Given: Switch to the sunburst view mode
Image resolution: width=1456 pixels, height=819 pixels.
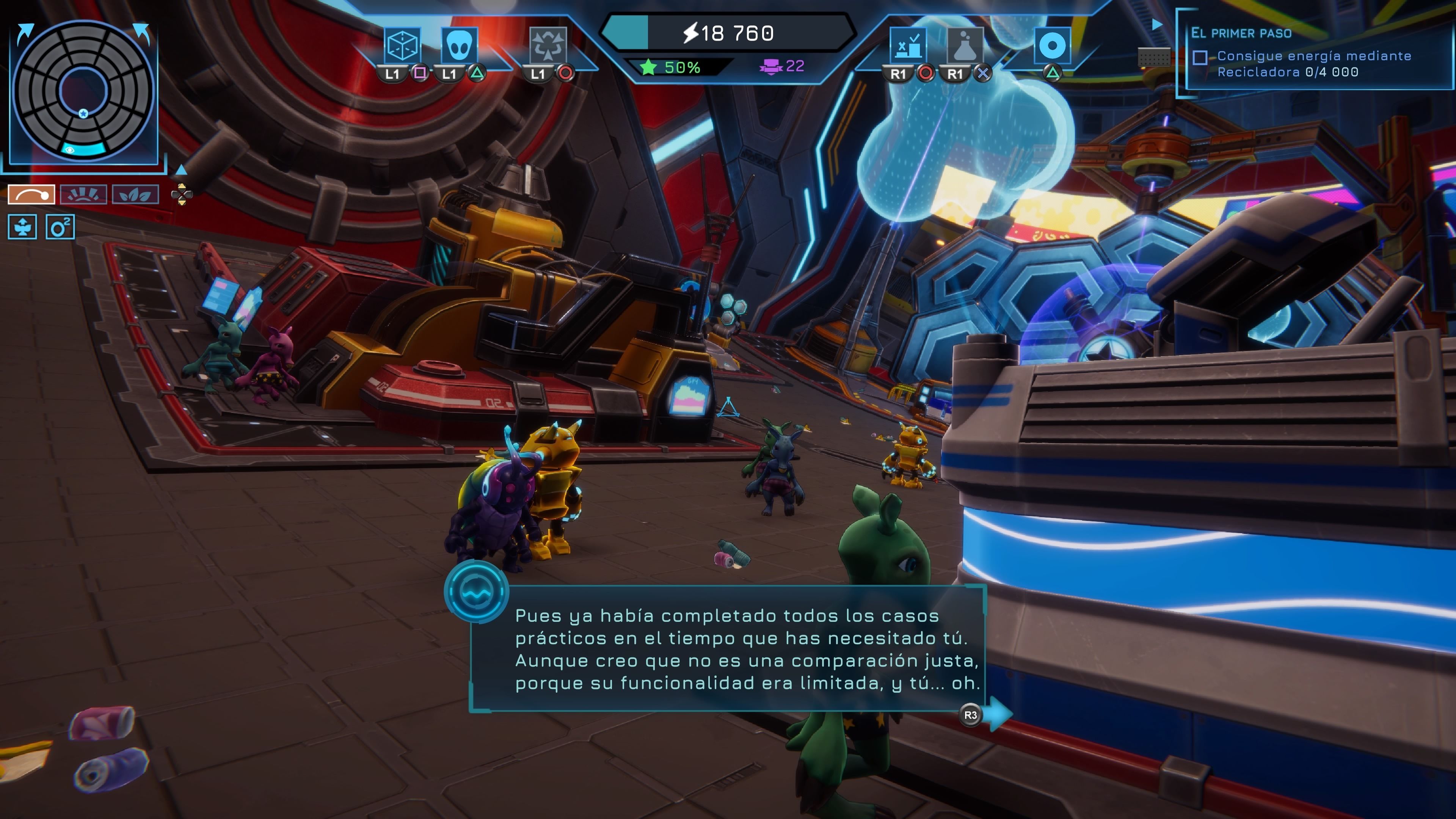Looking at the screenshot, I should coord(83,195).
